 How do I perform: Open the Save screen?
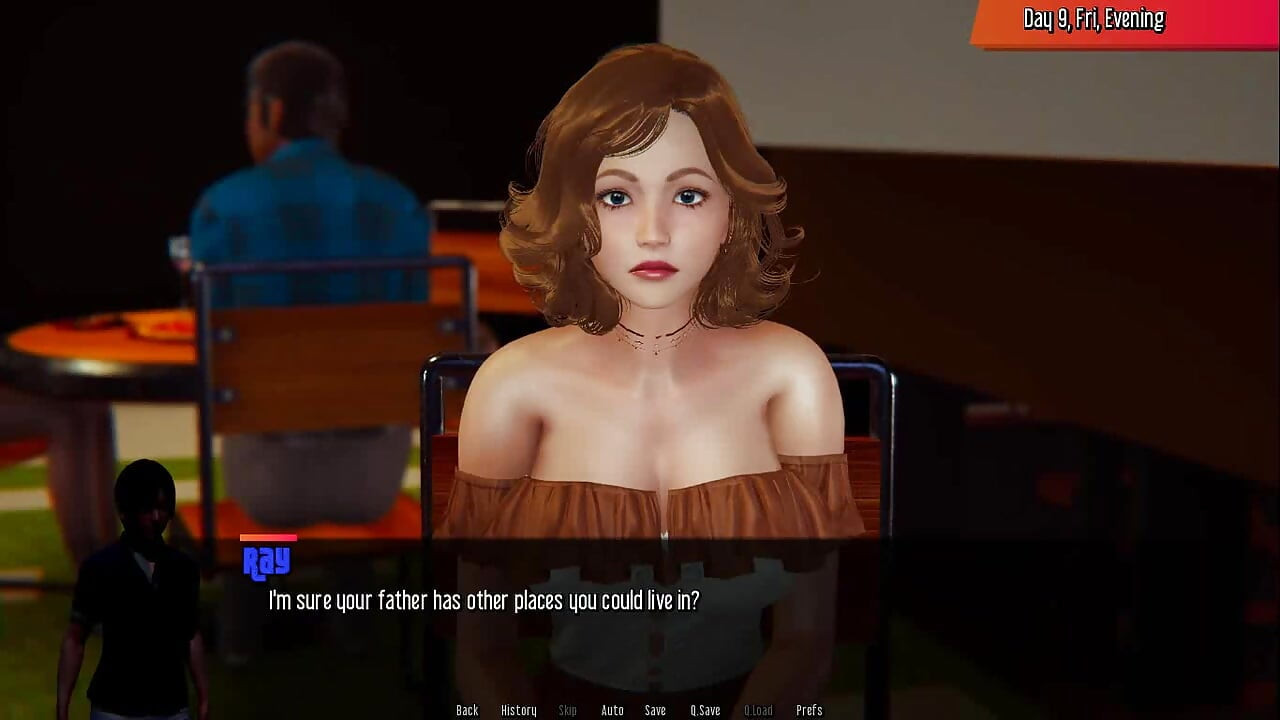[x=655, y=709]
